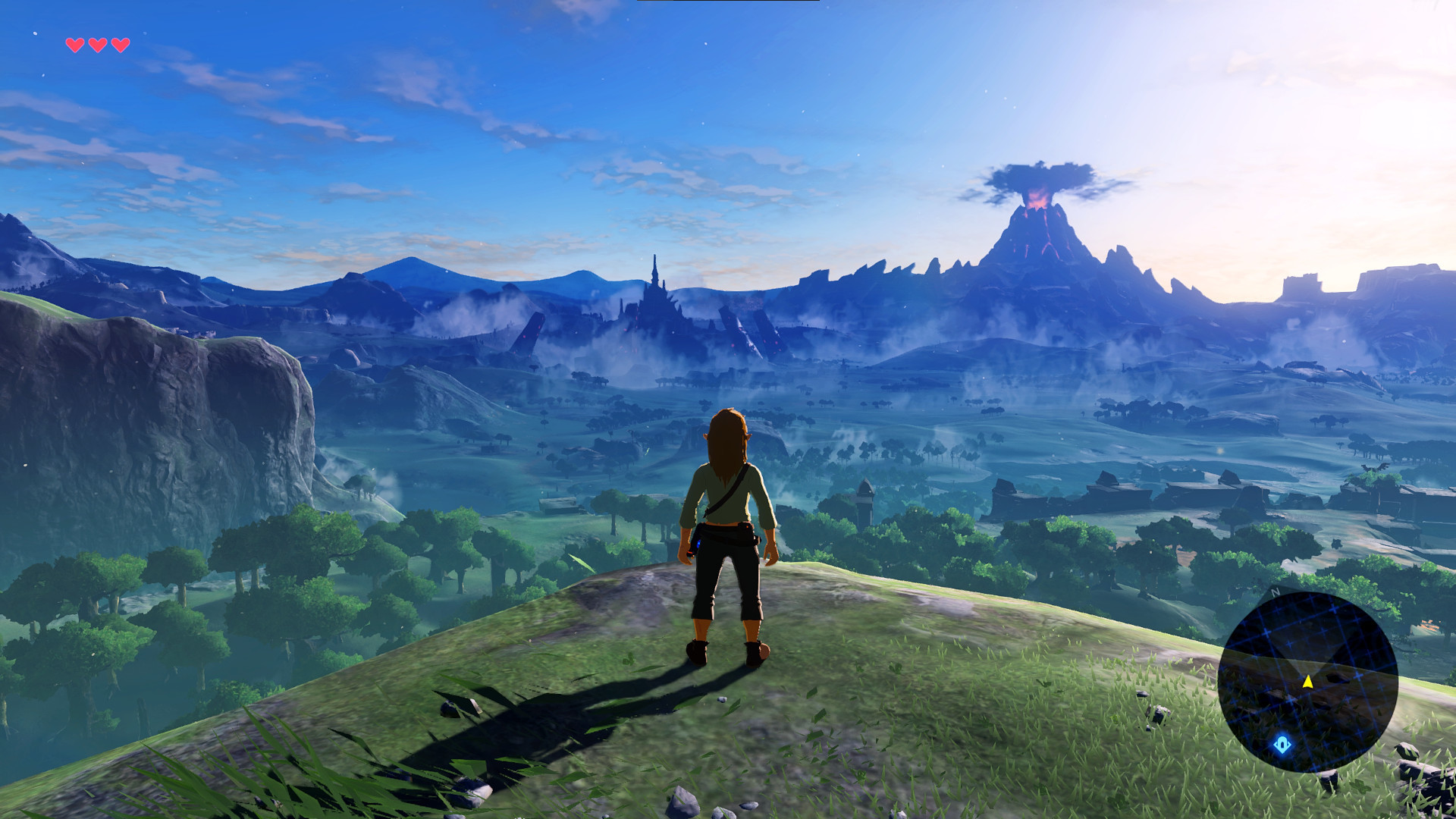Viewport: 1456px width, 819px height.
Task: Click the Hyrule Castle spire in the distance
Action: click(x=656, y=273)
